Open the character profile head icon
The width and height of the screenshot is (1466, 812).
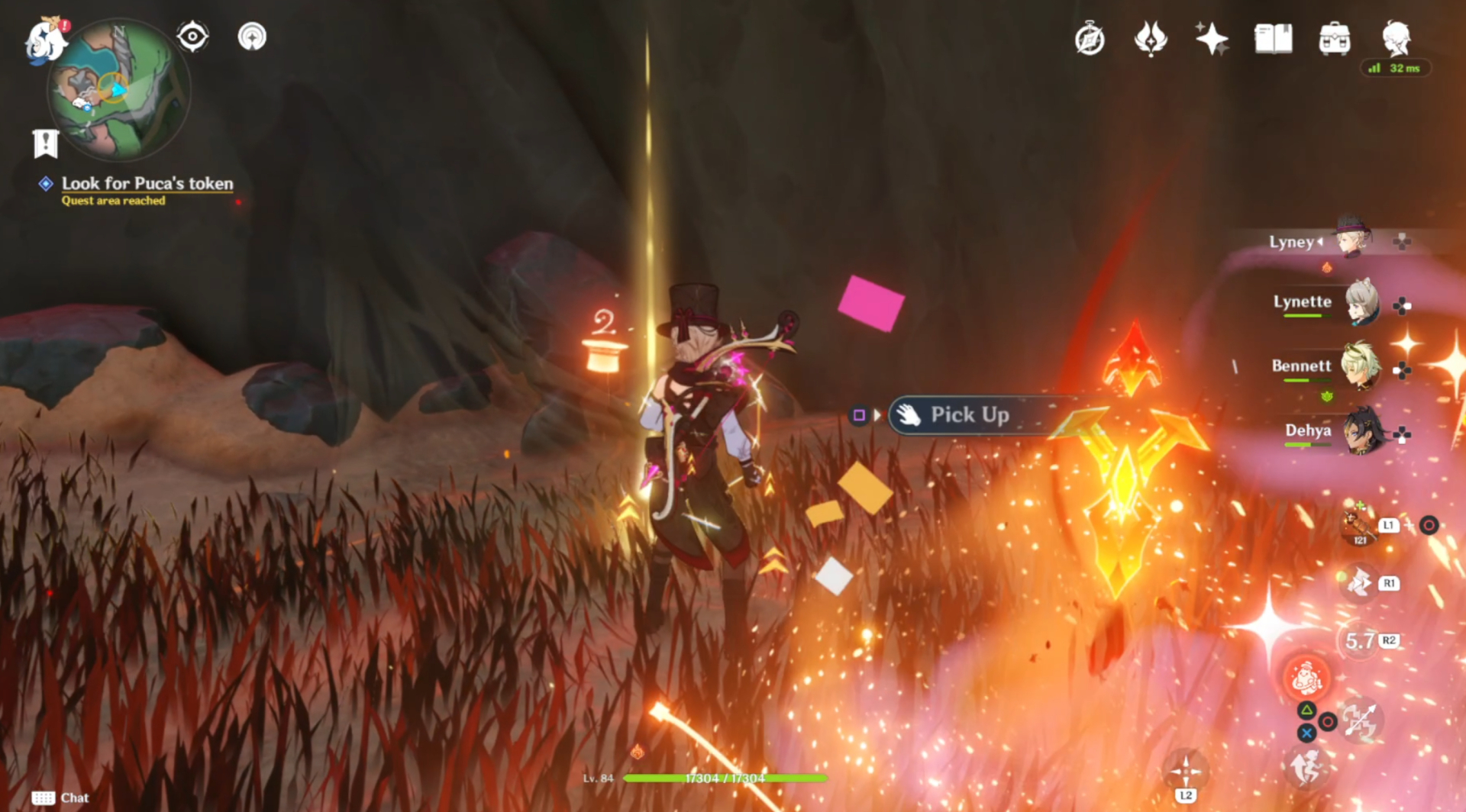tap(1396, 37)
